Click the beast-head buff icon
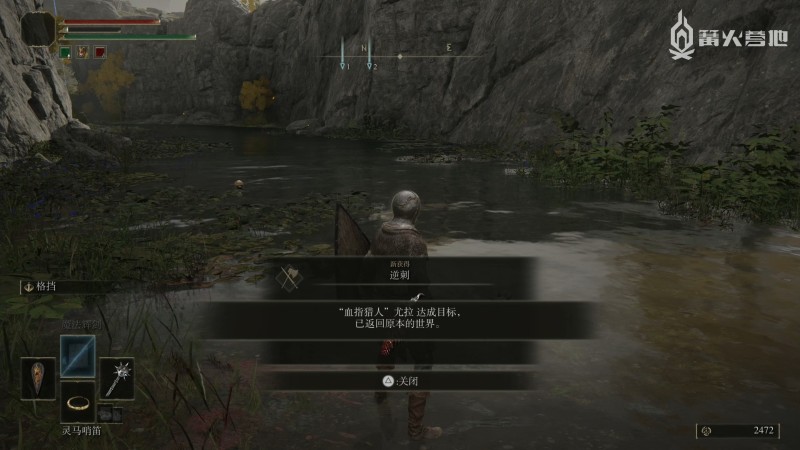The height and width of the screenshot is (450, 800). click(83, 51)
